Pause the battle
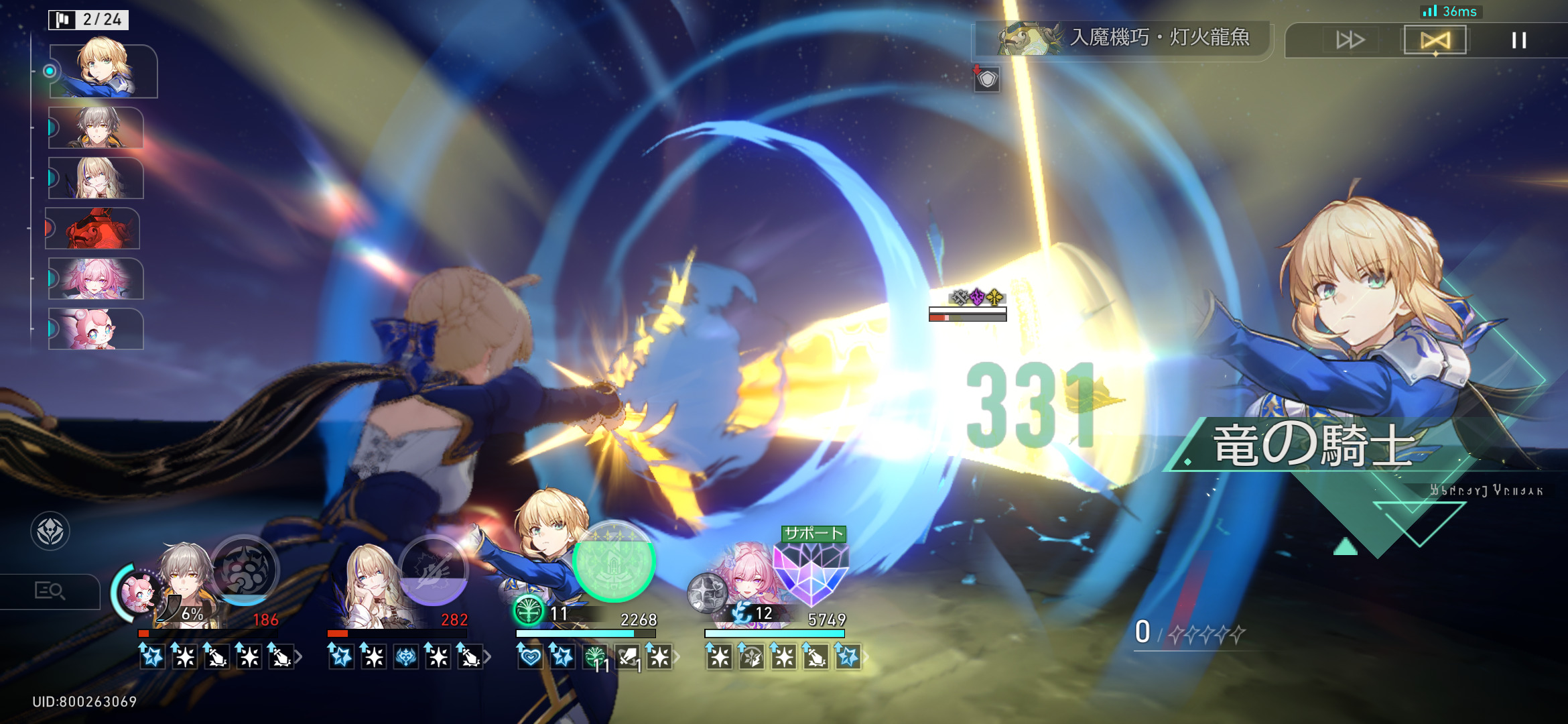1568x724 pixels. point(1518,40)
